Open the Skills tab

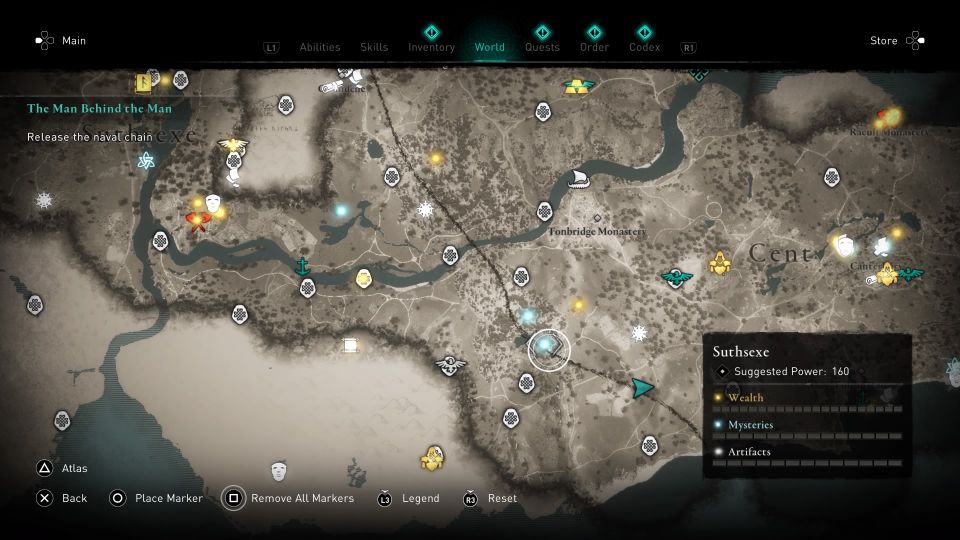[373, 47]
